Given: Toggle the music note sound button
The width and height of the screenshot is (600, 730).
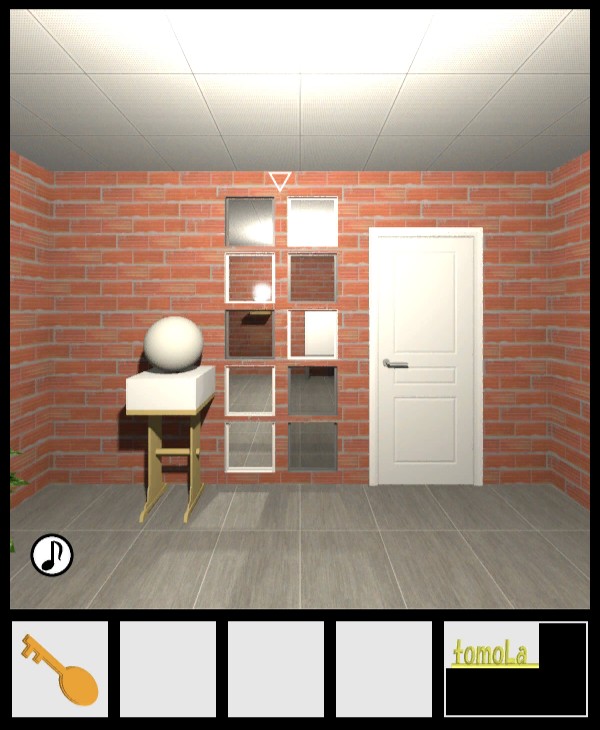Looking at the screenshot, I should [52, 554].
